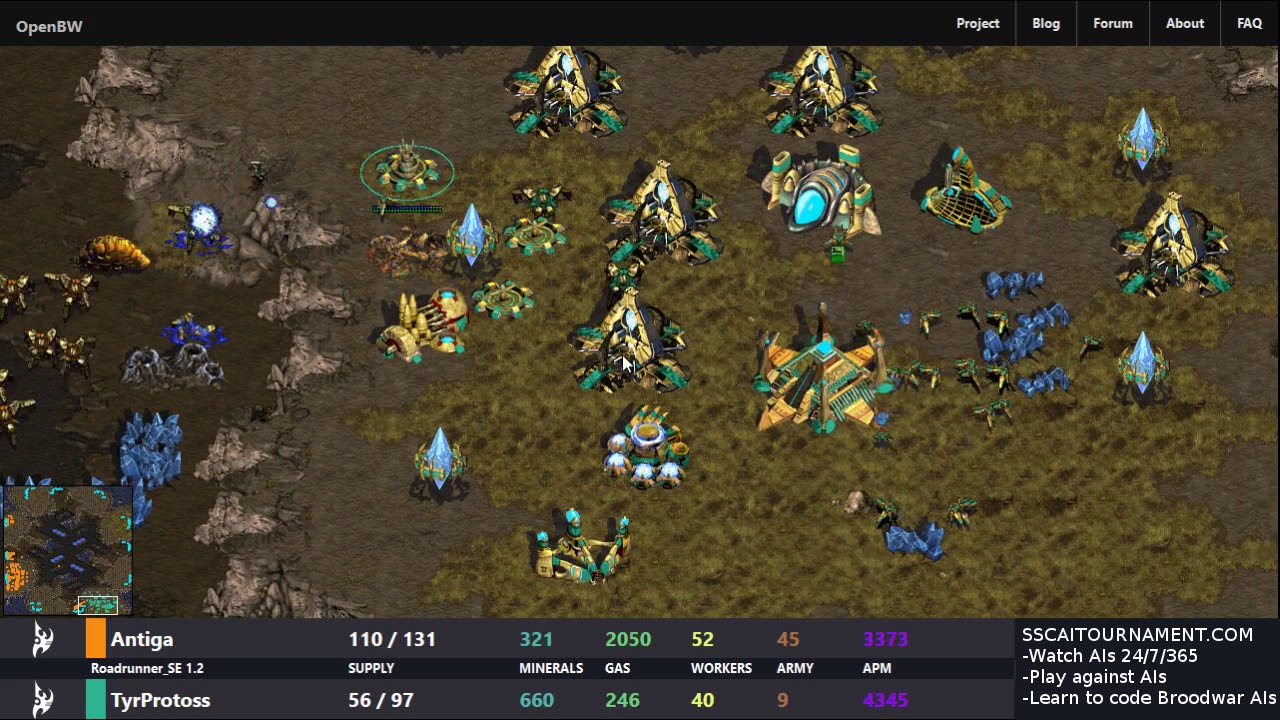1280x720 pixels.
Task: Click Antiga's supply counter showing 110/131
Action: click(x=392, y=639)
